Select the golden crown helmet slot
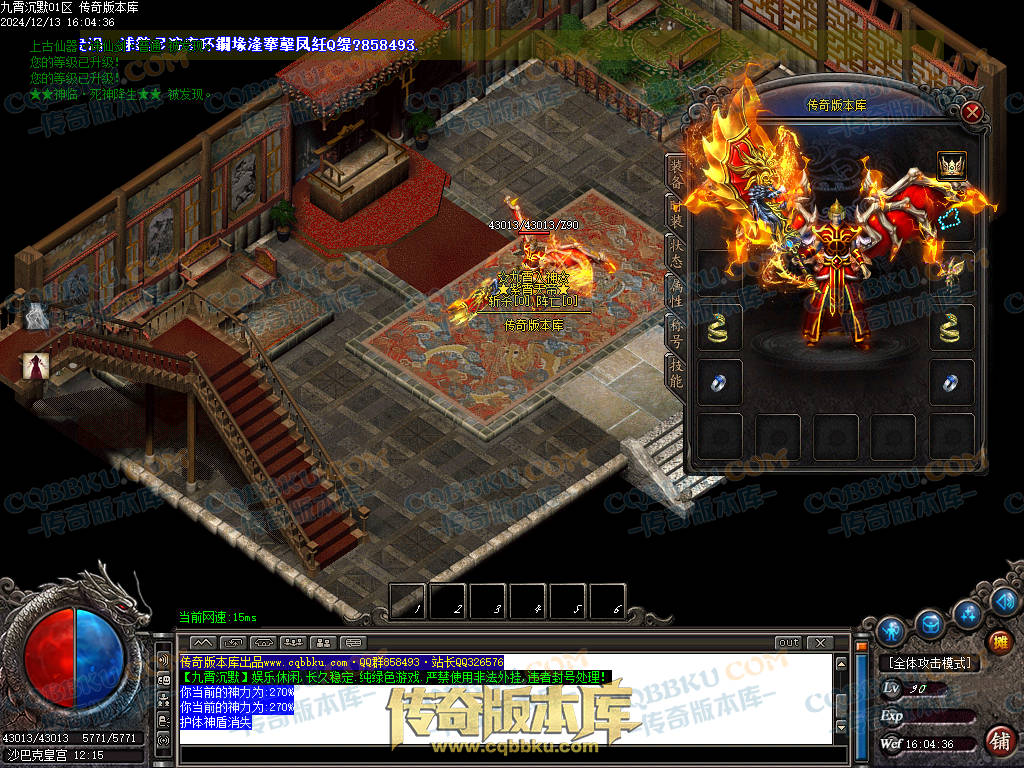This screenshot has height=768, width=1024. pos(951,166)
